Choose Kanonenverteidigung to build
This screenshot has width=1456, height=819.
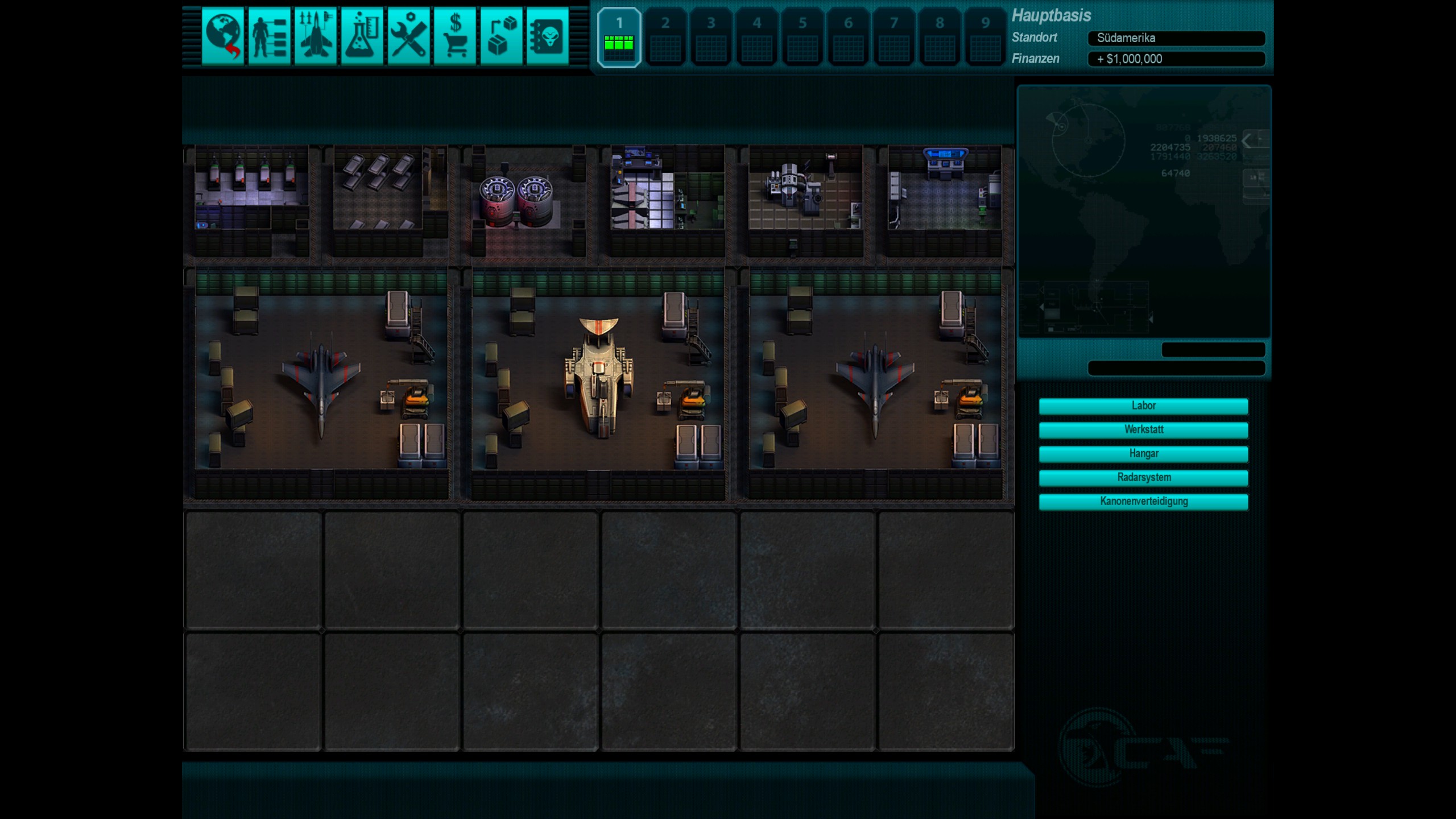tap(1143, 502)
